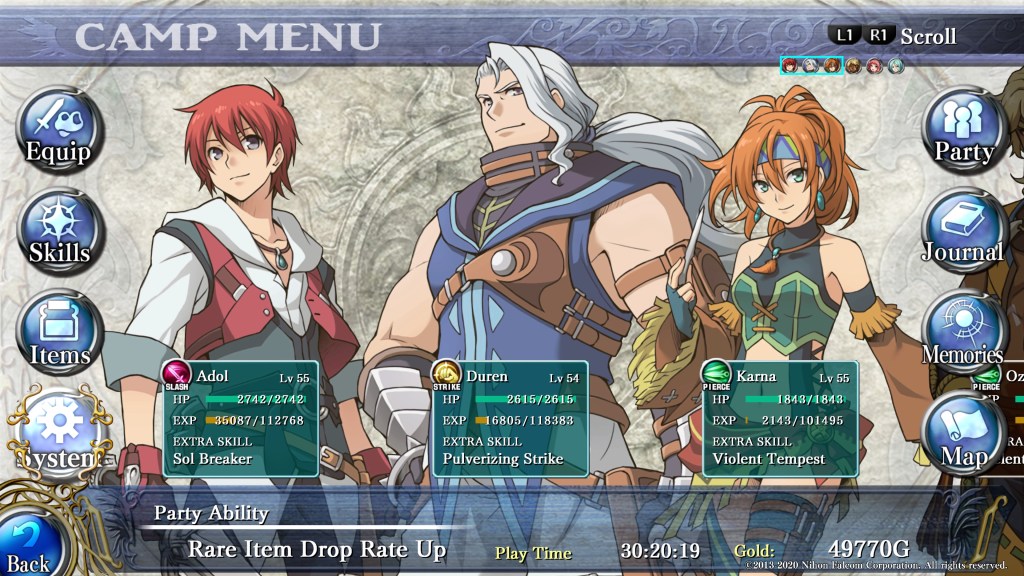Open the Journal menu
The image size is (1024, 576).
tap(963, 232)
